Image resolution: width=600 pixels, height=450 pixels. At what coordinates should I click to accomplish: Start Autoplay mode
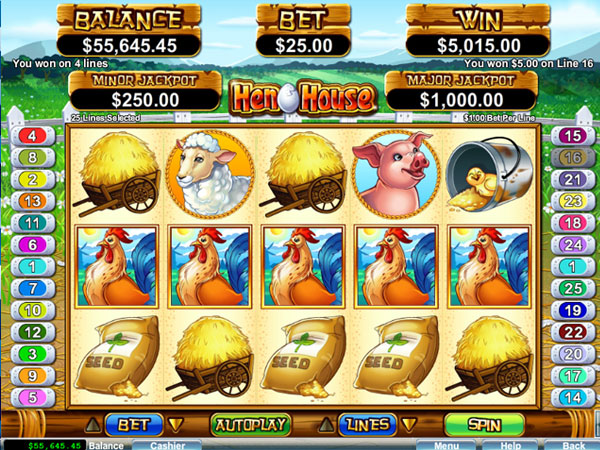point(250,424)
